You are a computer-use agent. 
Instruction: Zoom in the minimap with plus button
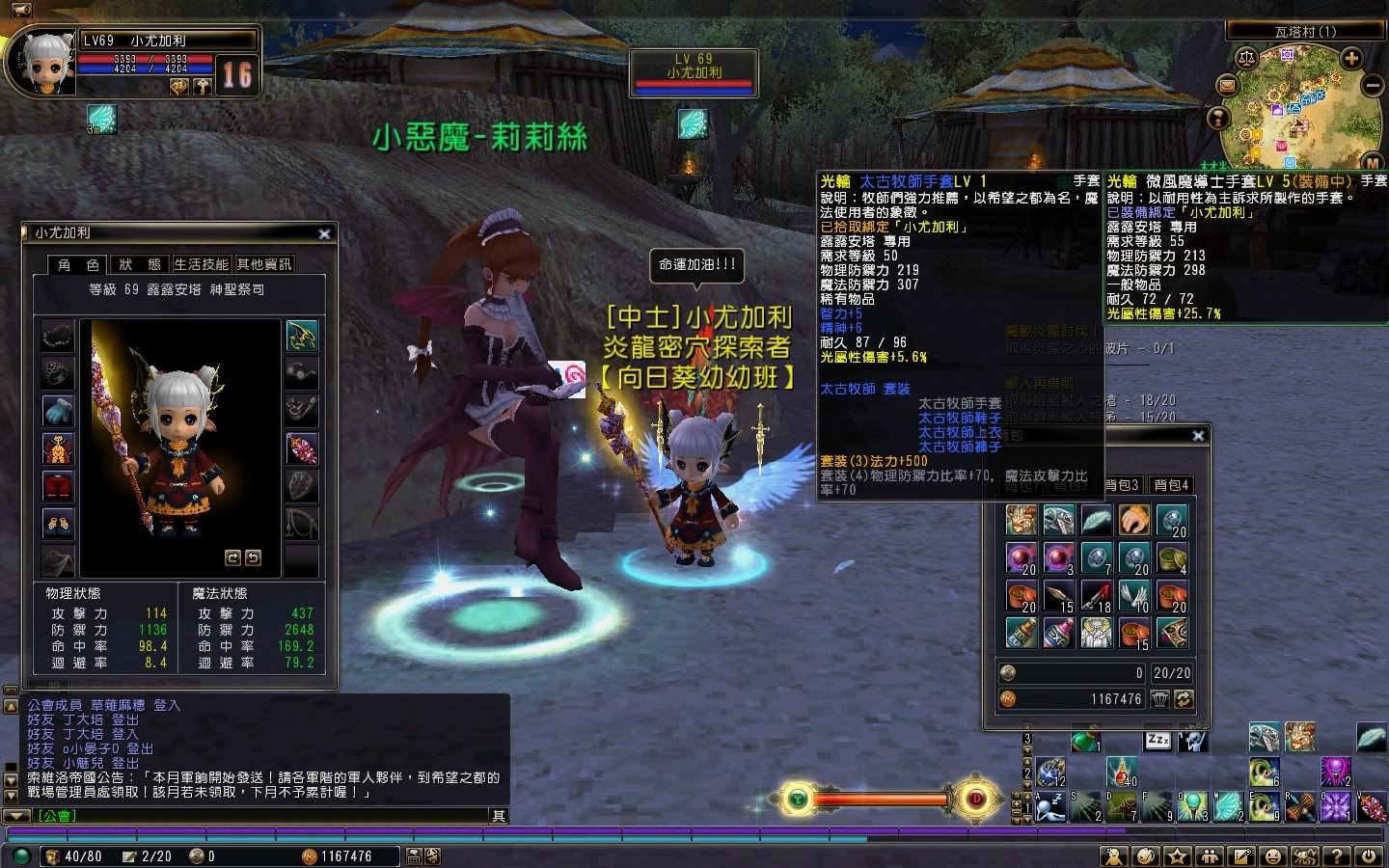(1351, 58)
